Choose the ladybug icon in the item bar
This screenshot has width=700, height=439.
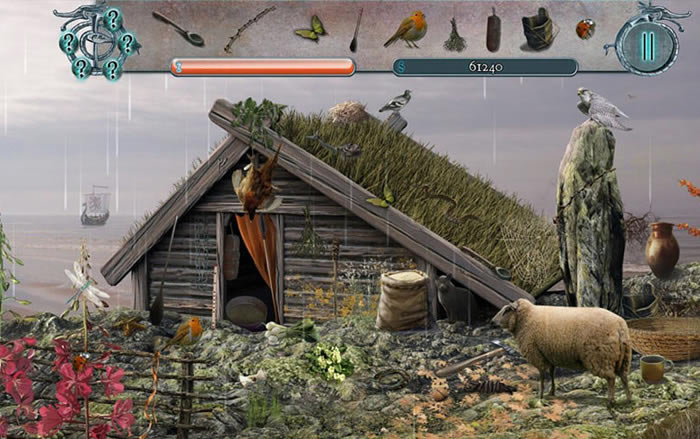(x=585, y=30)
